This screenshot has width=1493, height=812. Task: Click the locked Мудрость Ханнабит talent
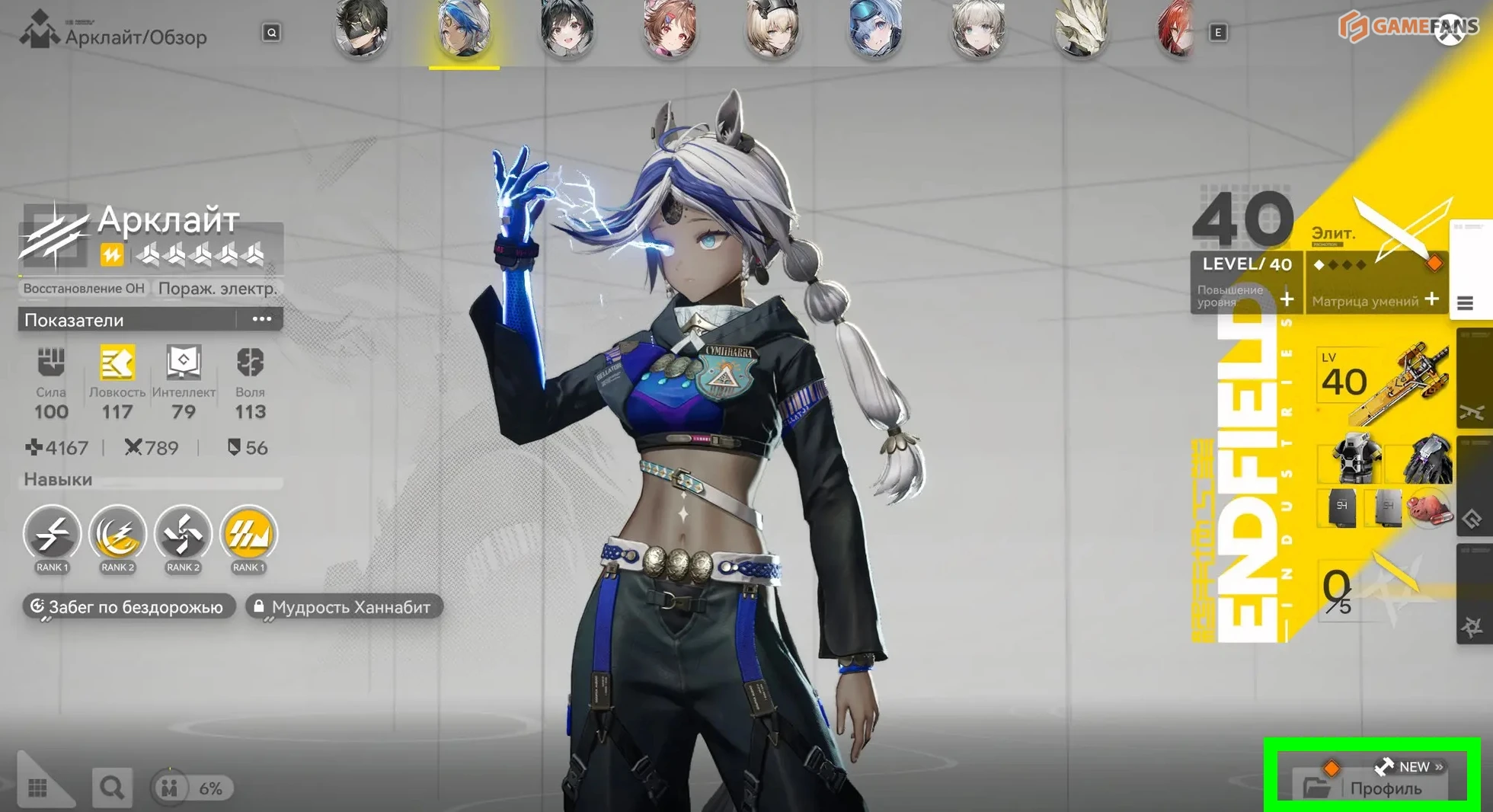pyautogui.click(x=343, y=607)
